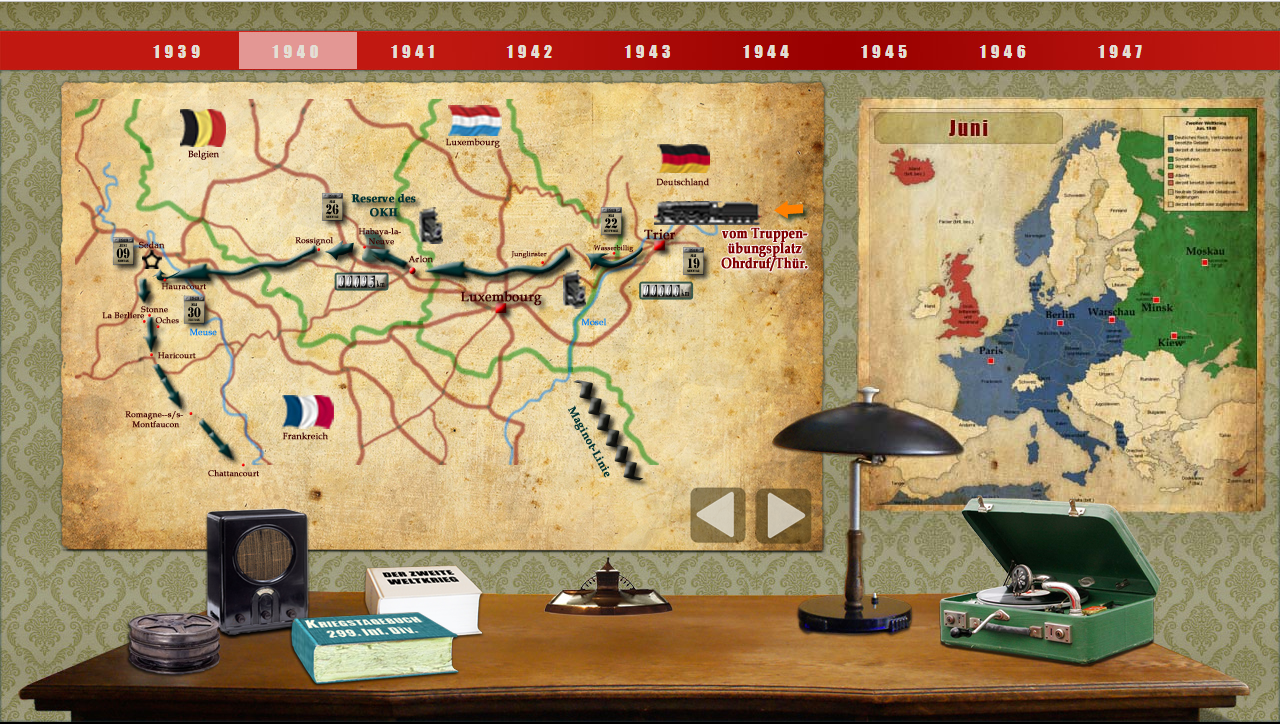Activate the black radio on the desk
1280x724 pixels.
(x=257, y=570)
